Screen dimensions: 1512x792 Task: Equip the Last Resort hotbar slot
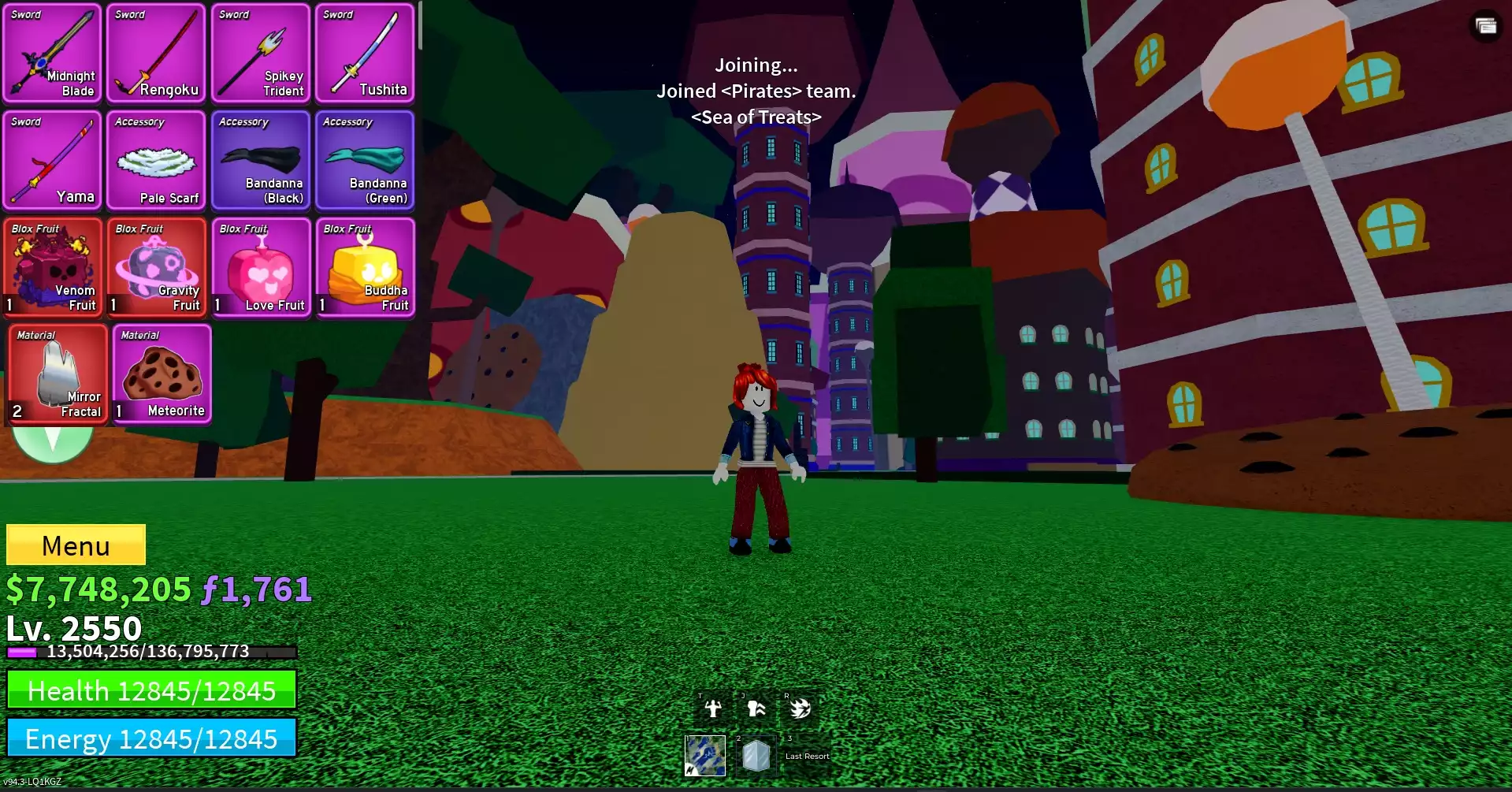[807, 756]
